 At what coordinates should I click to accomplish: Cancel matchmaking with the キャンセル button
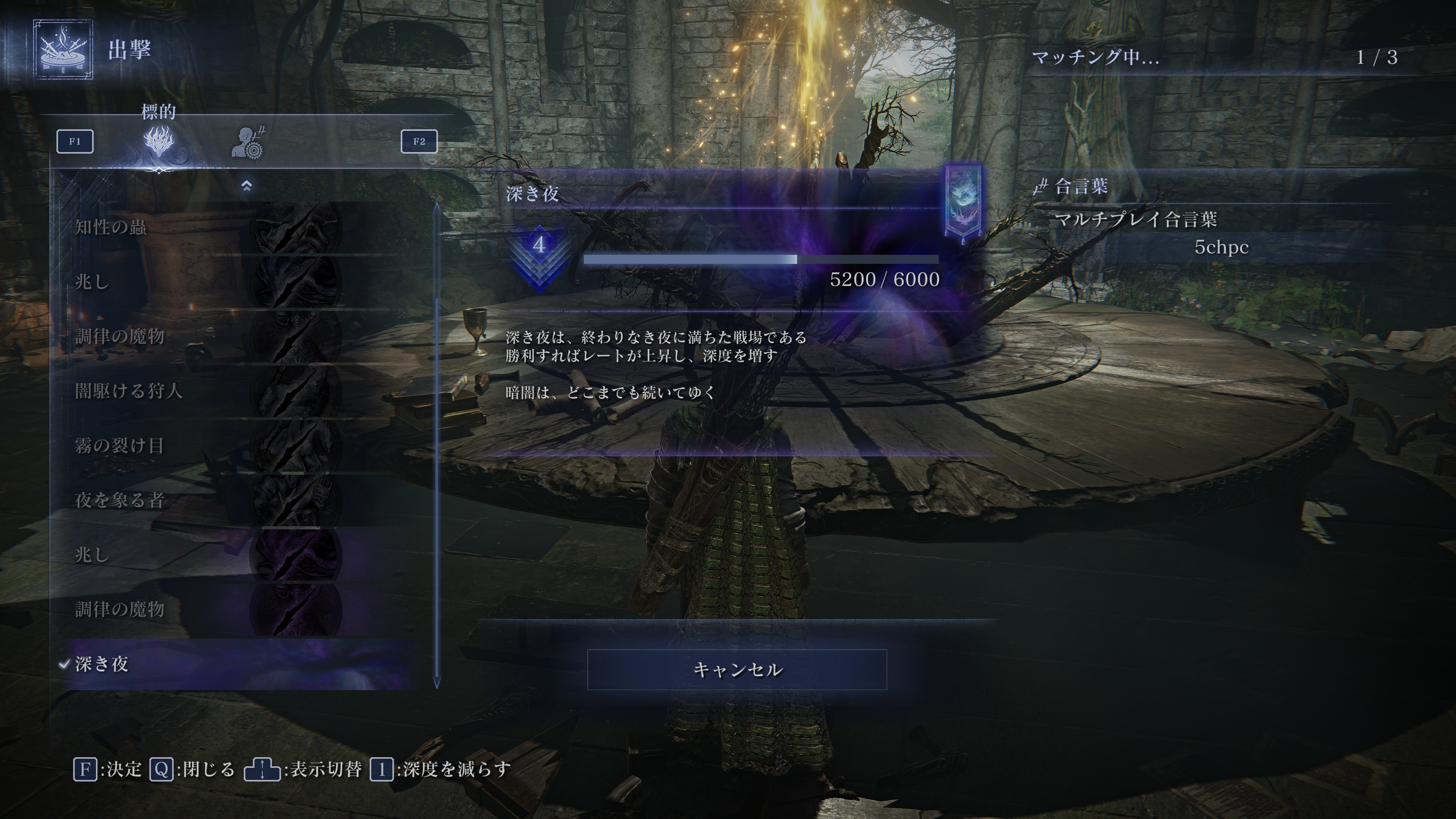(736, 669)
